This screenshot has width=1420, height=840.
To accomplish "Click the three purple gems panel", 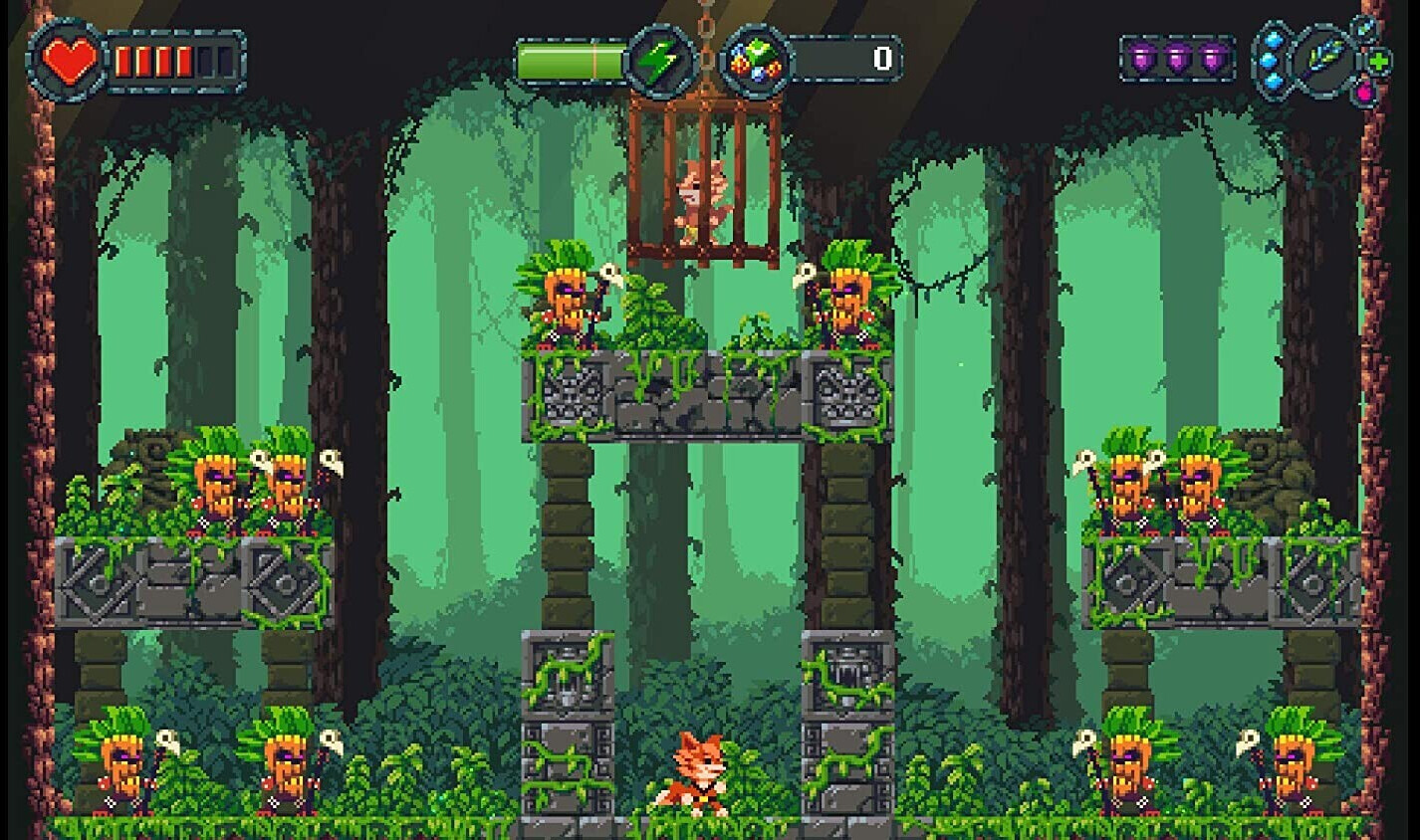I will tap(1178, 60).
